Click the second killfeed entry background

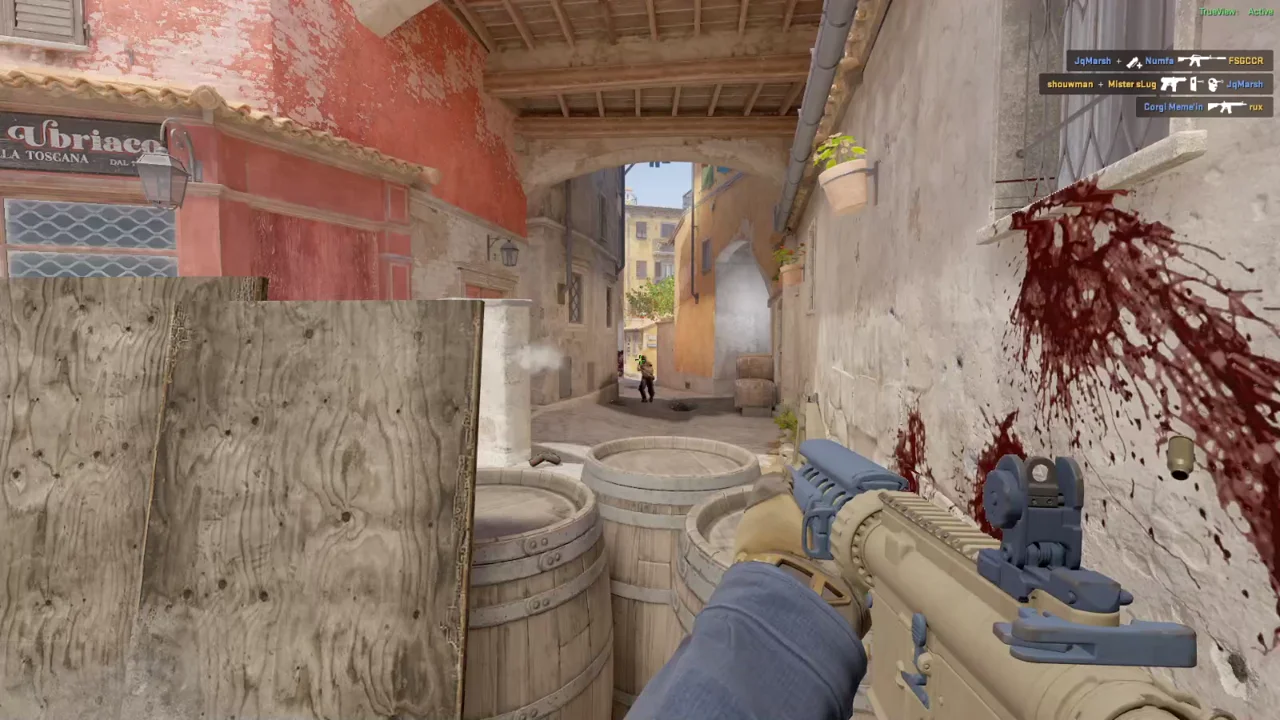(1155, 85)
